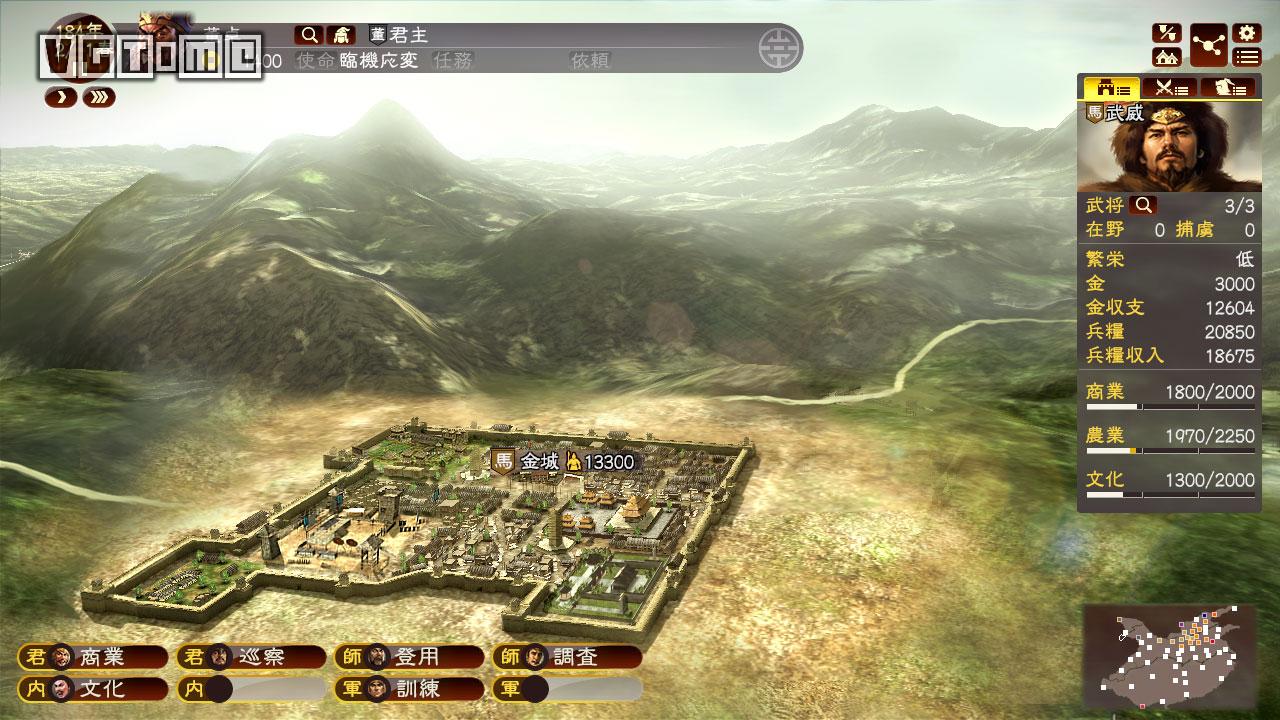Switch to the cavalry unit tab on right panel
1280x720 pixels.
(x=1230, y=88)
